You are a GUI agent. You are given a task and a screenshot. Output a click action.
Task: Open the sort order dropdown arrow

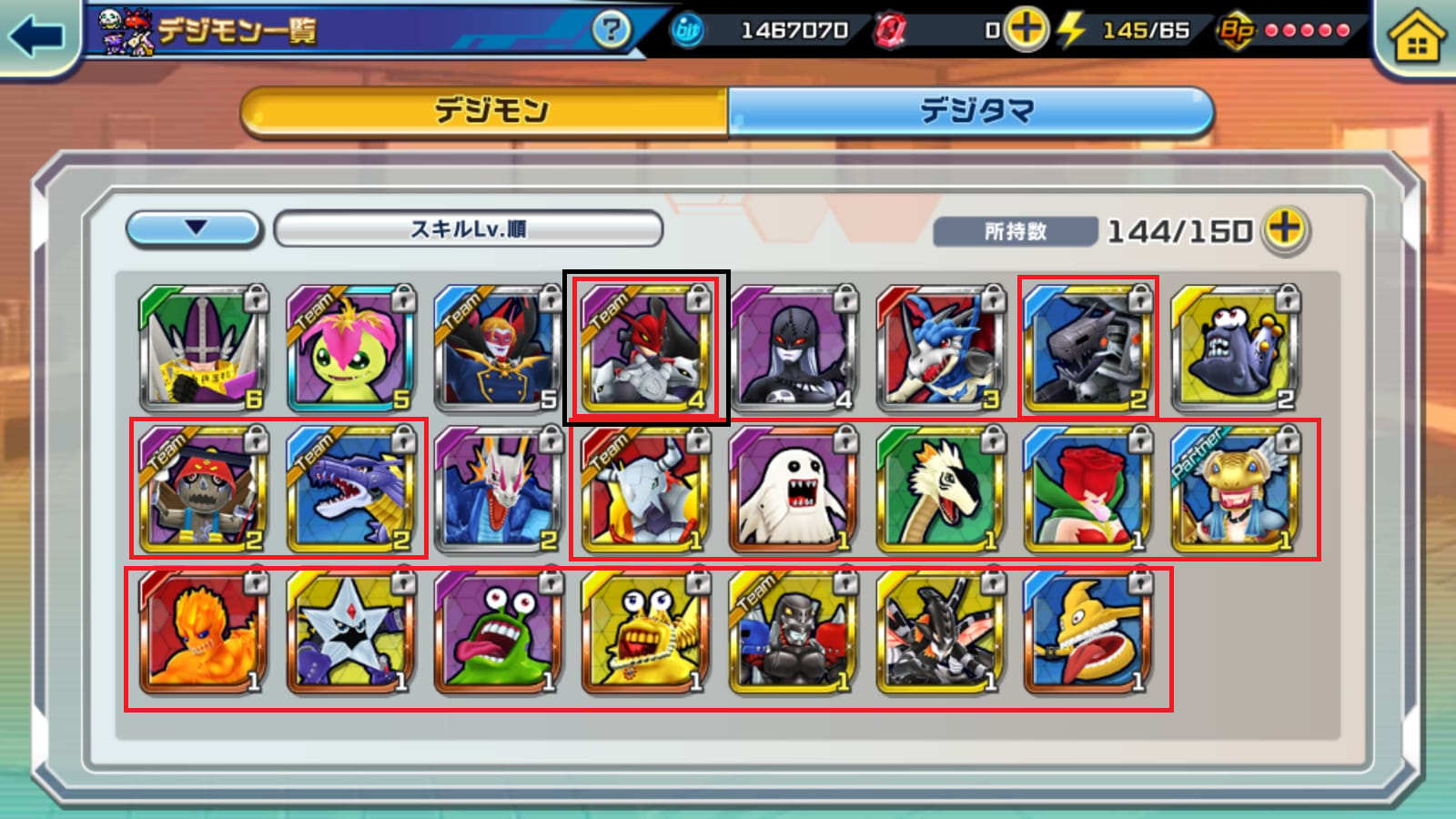click(x=195, y=228)
